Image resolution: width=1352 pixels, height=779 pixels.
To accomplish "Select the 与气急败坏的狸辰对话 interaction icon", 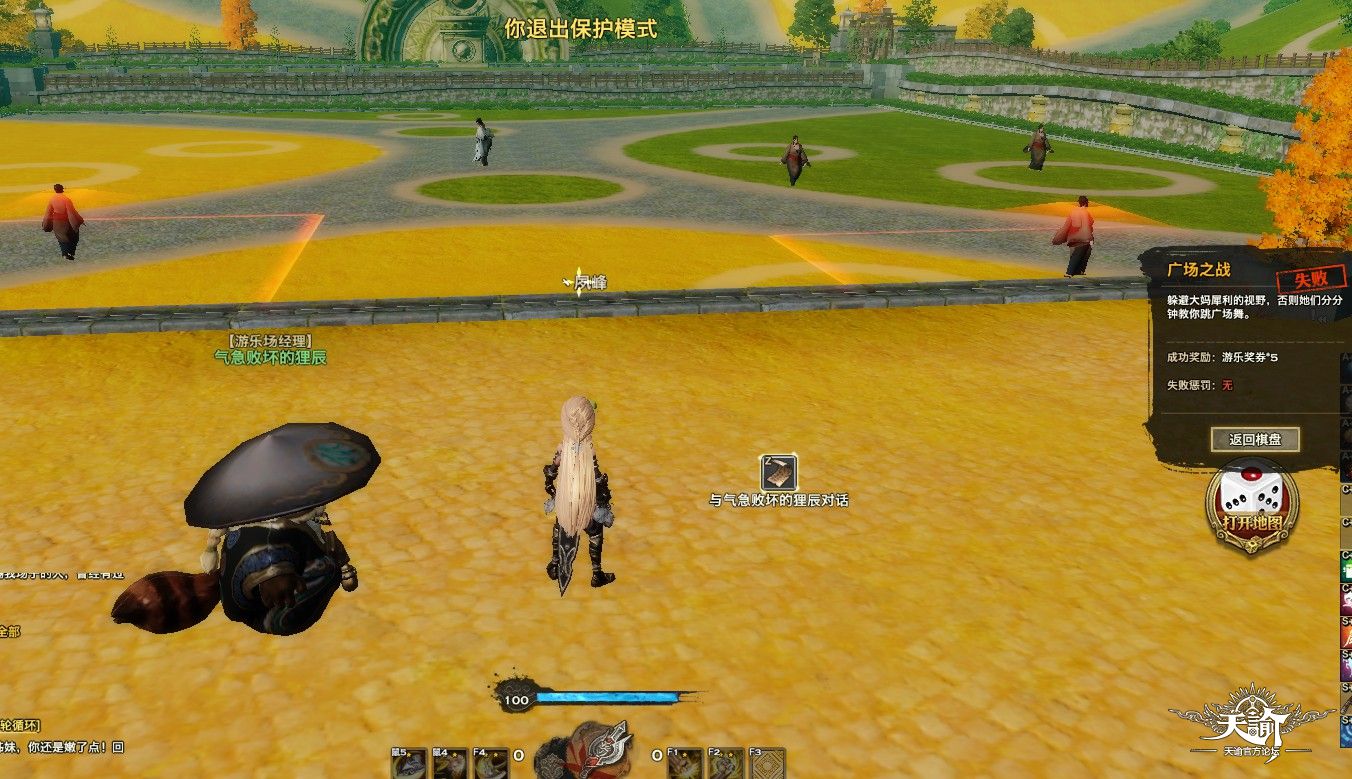I will click(779, 472).
